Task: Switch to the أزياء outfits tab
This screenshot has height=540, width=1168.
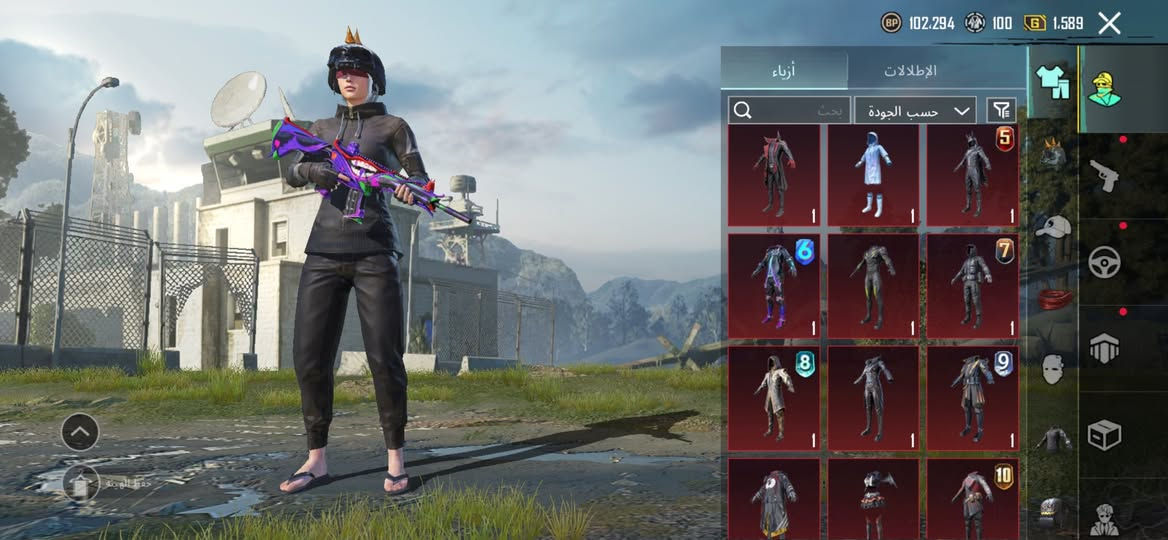Action: 784,71
